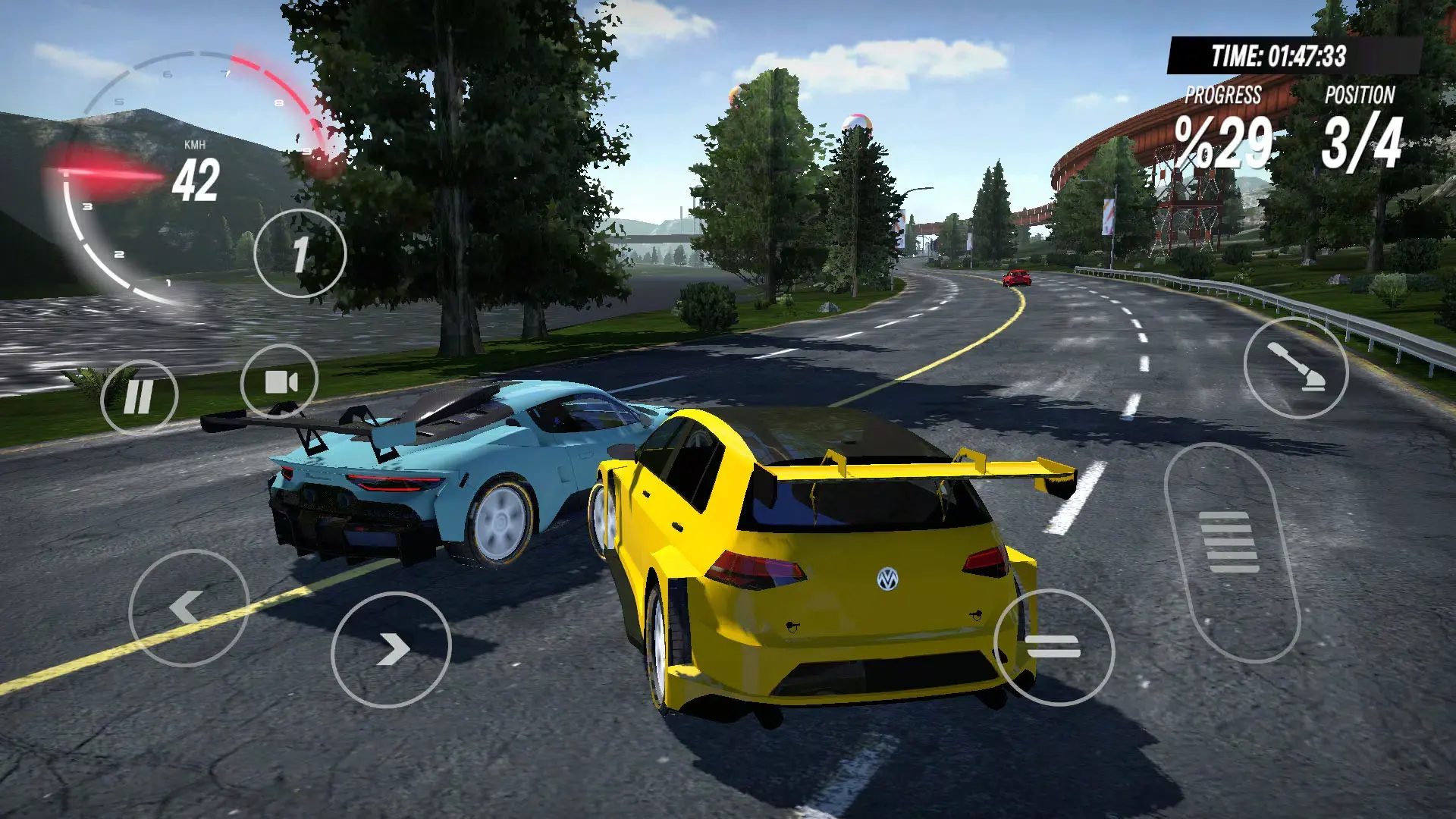Tap the pause icon to pause the race
The height and width of the screenshot is (819, 1456).
[141, 394]
